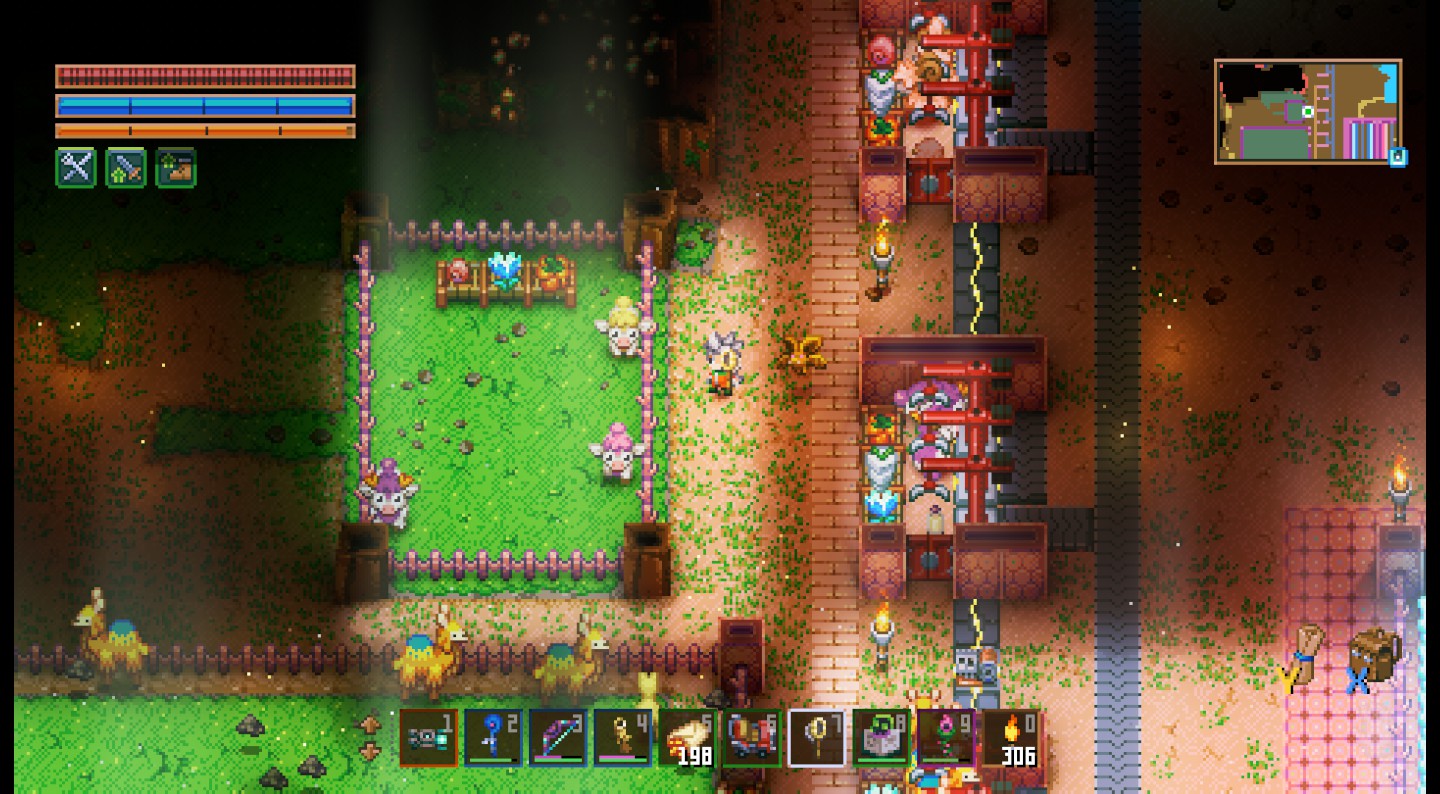Select the pink flower plant in slot 9
Screen dimensions: 1440x794
pyautogui.click(x=946, y=738)
